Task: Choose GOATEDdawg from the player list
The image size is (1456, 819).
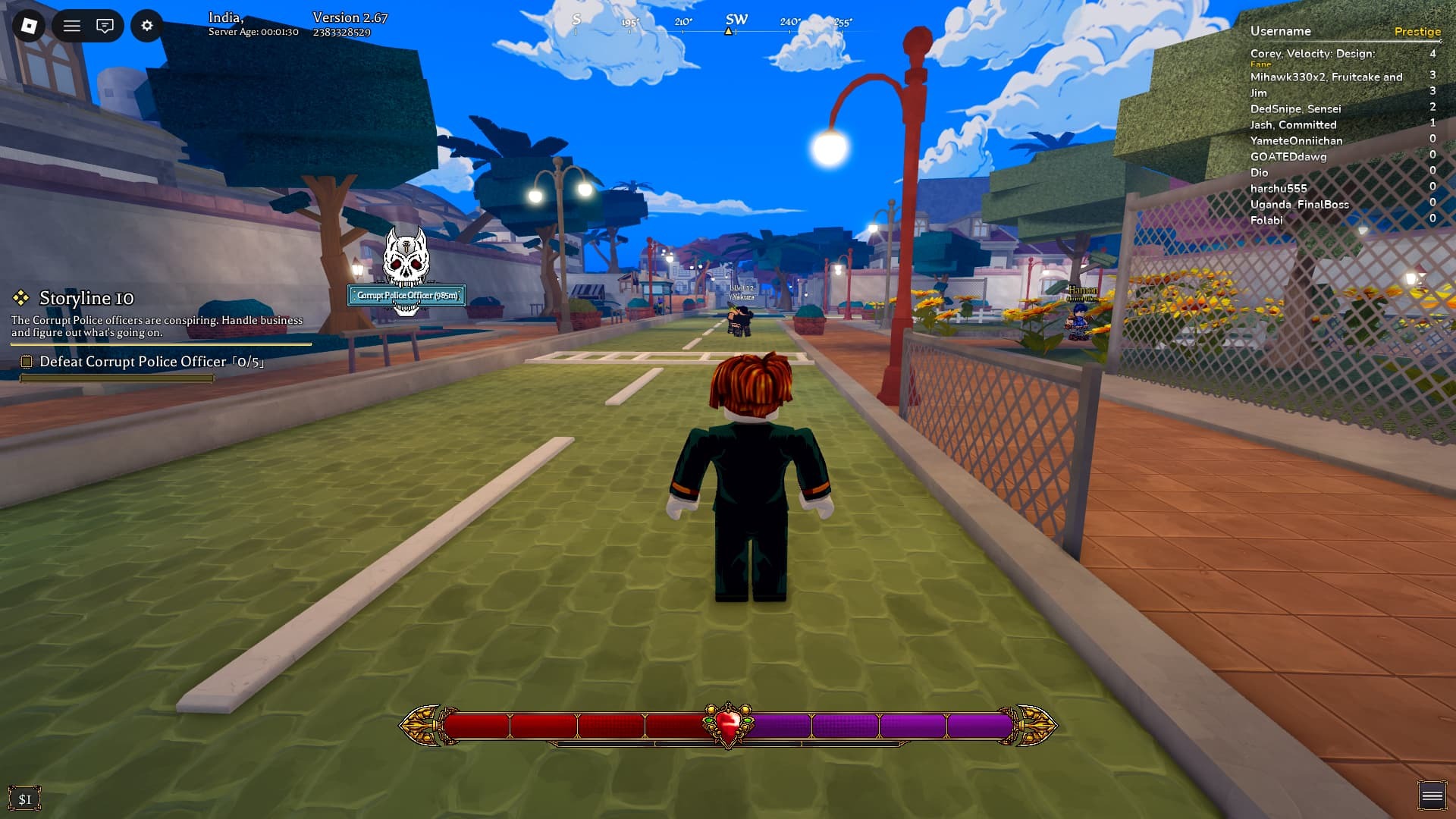Action: (1288, 156)
